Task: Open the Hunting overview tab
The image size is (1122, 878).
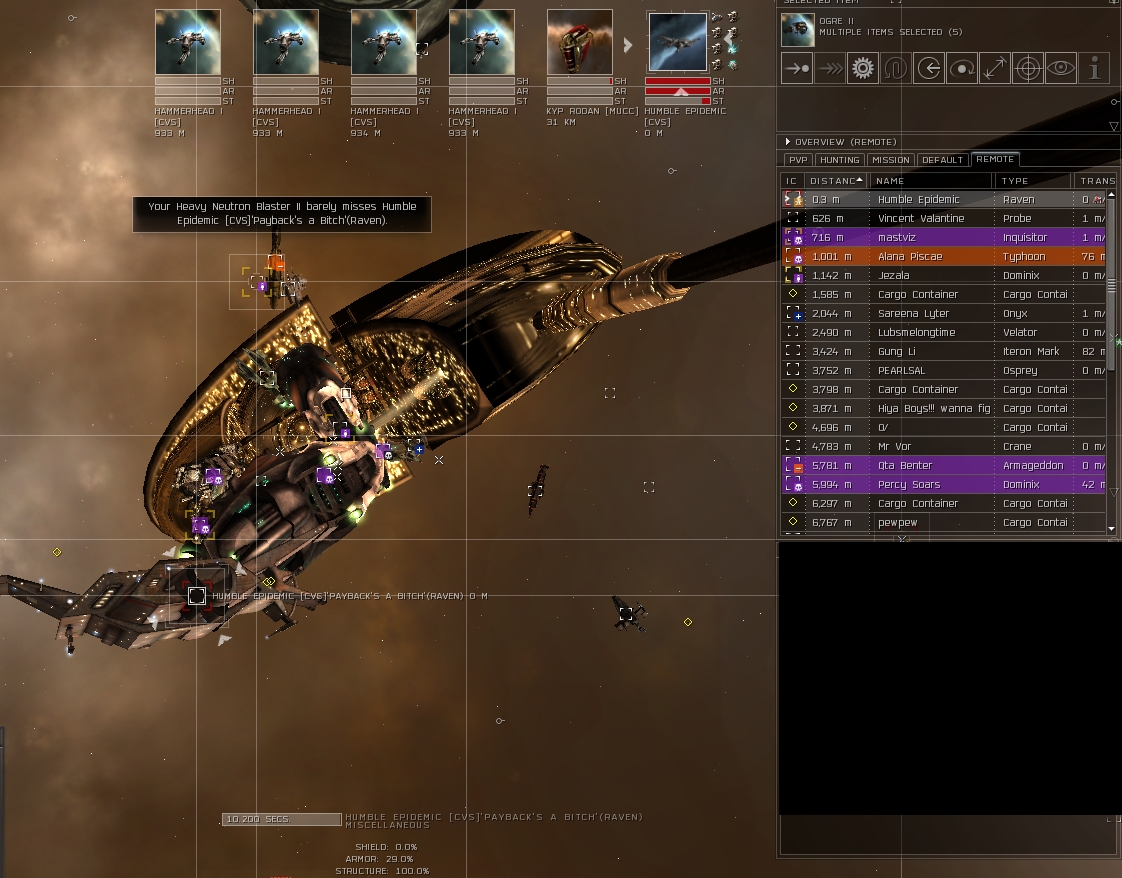Action: (840, 160)
